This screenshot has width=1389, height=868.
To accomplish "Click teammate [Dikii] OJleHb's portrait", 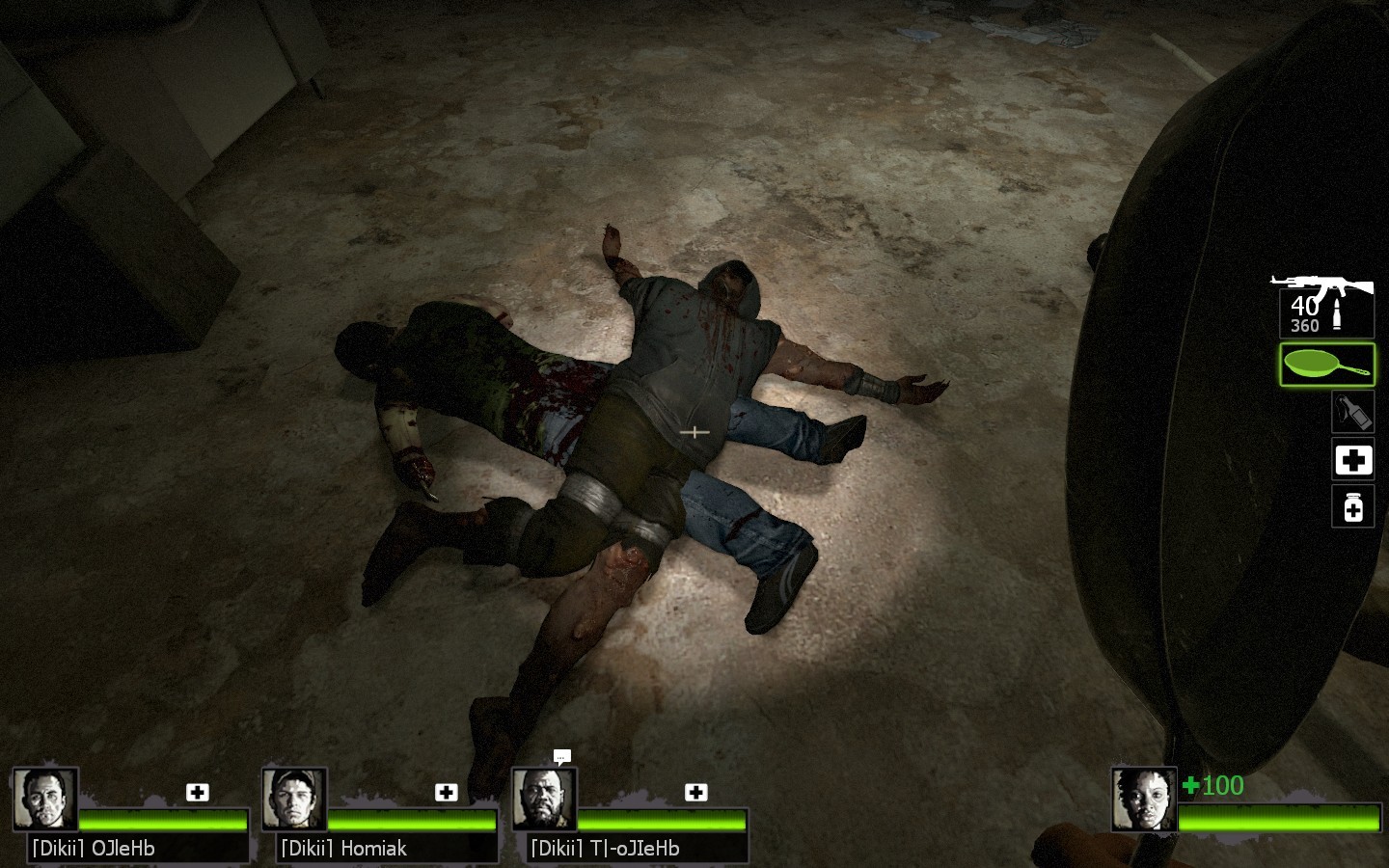I will click(x=45, y=799).
